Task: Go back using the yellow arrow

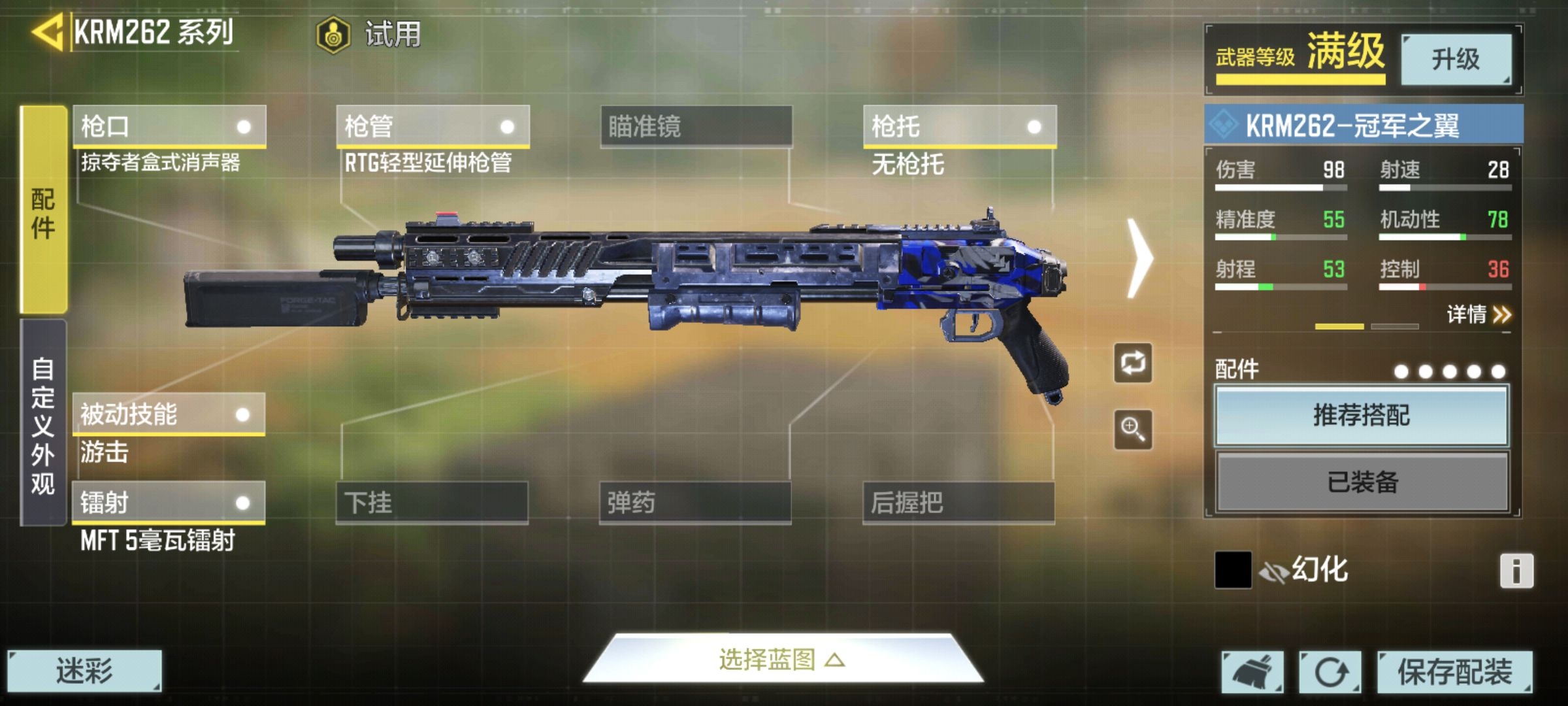Action: [x=47, y=33]
